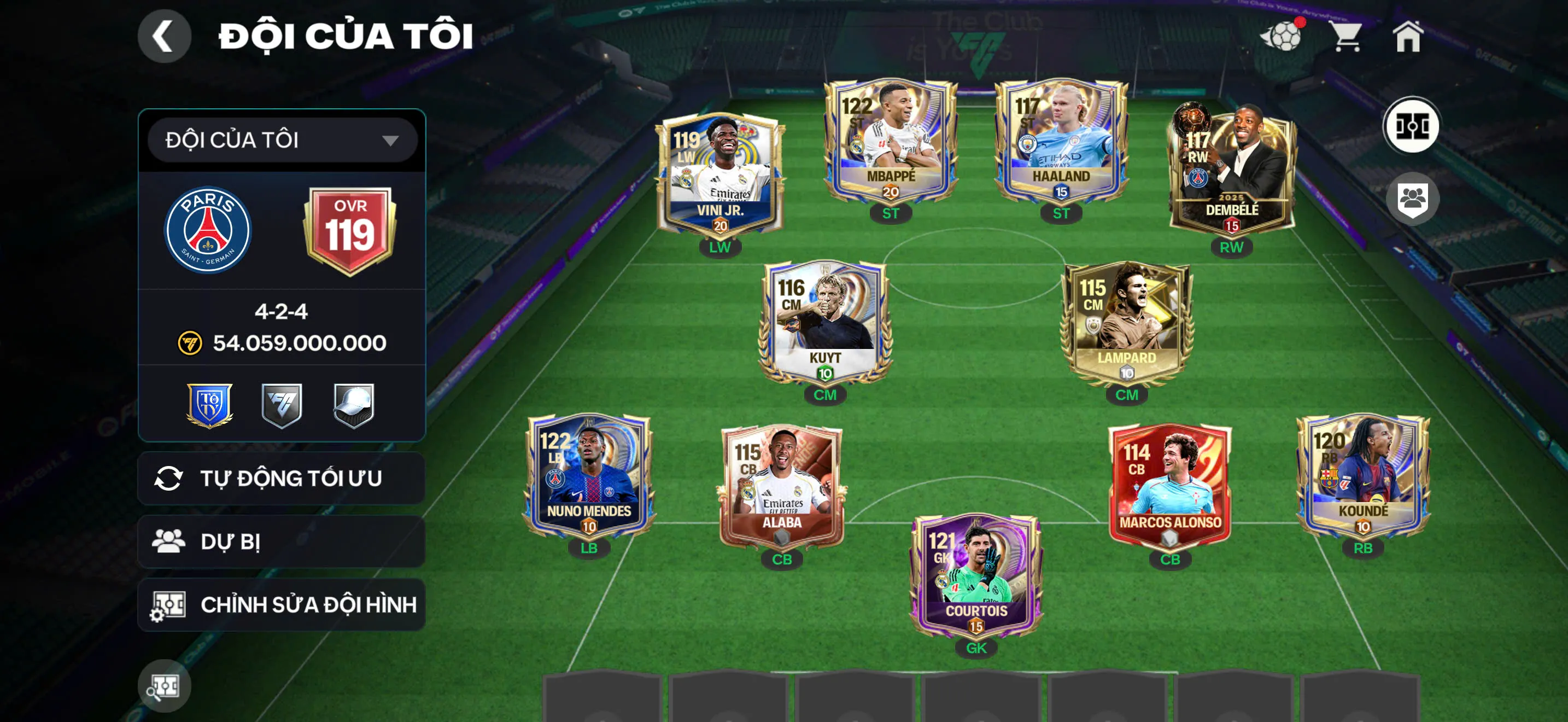Pick the Dembélé right wing card
This screenshot has height=722, width=1568.
tap(1231, 173)
